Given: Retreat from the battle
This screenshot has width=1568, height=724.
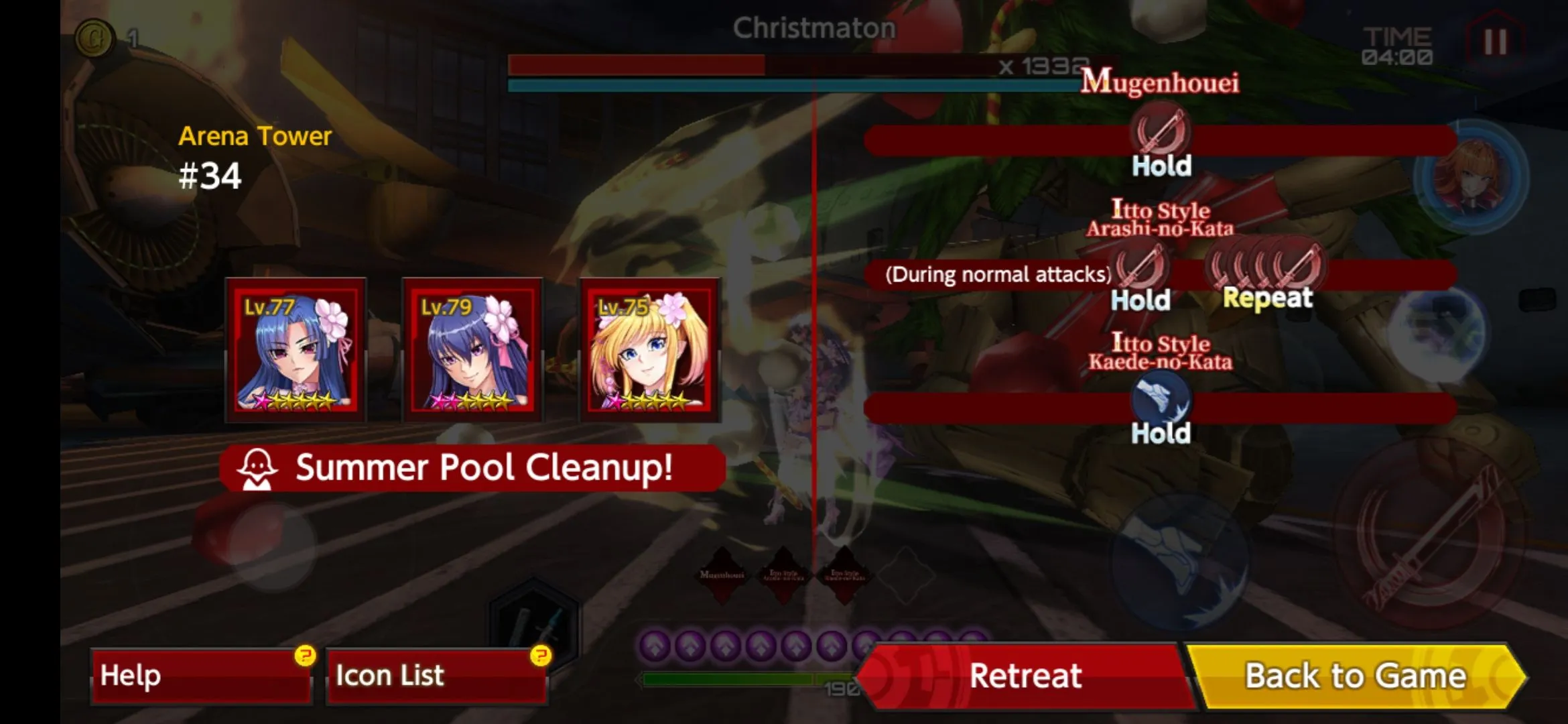Looking at the screenshot, I should pos(1025,676).
